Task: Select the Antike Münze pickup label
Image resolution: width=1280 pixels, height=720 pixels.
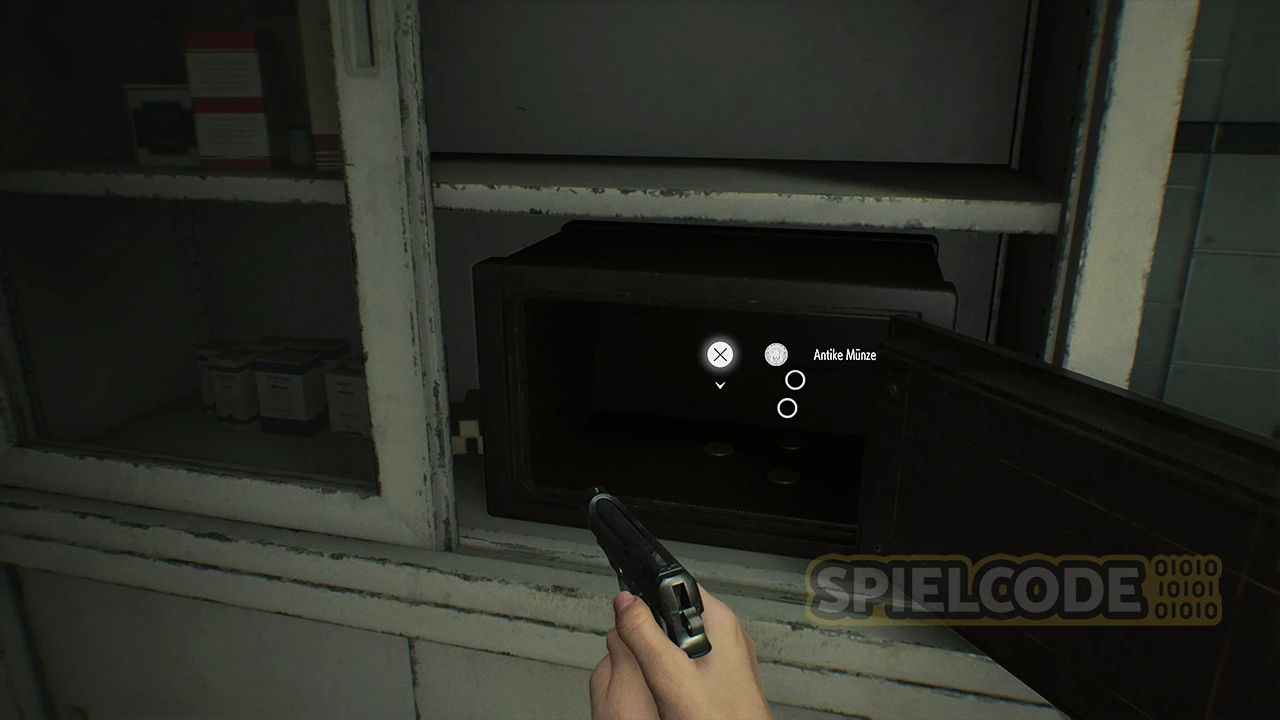Action: 844,355
